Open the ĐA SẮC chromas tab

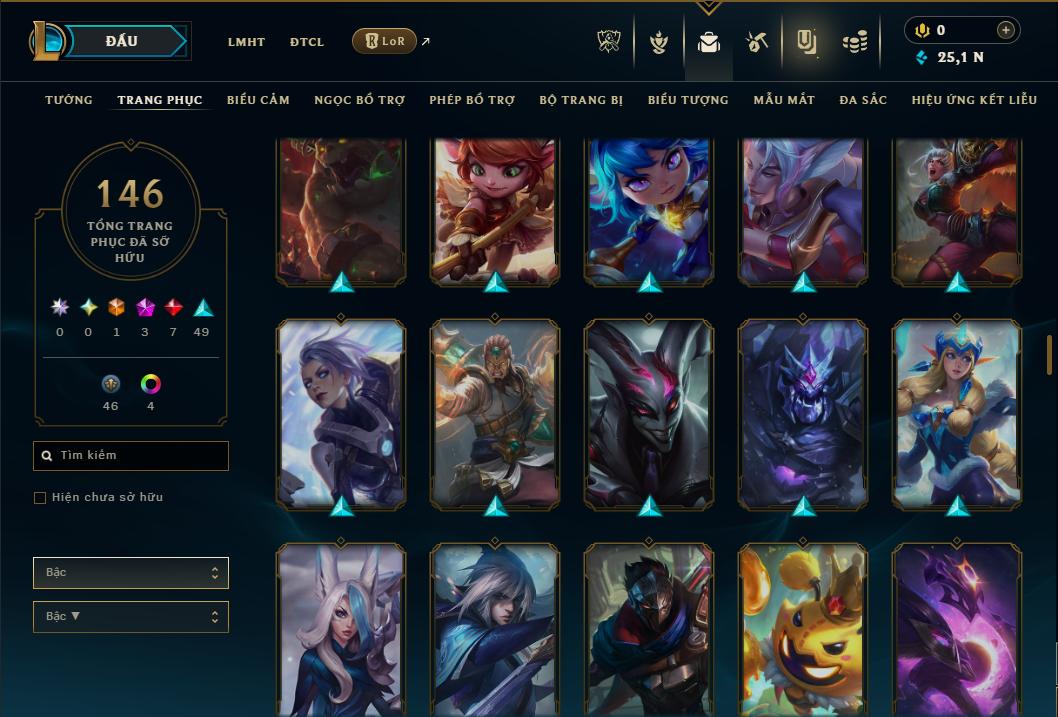click(863, 100)
